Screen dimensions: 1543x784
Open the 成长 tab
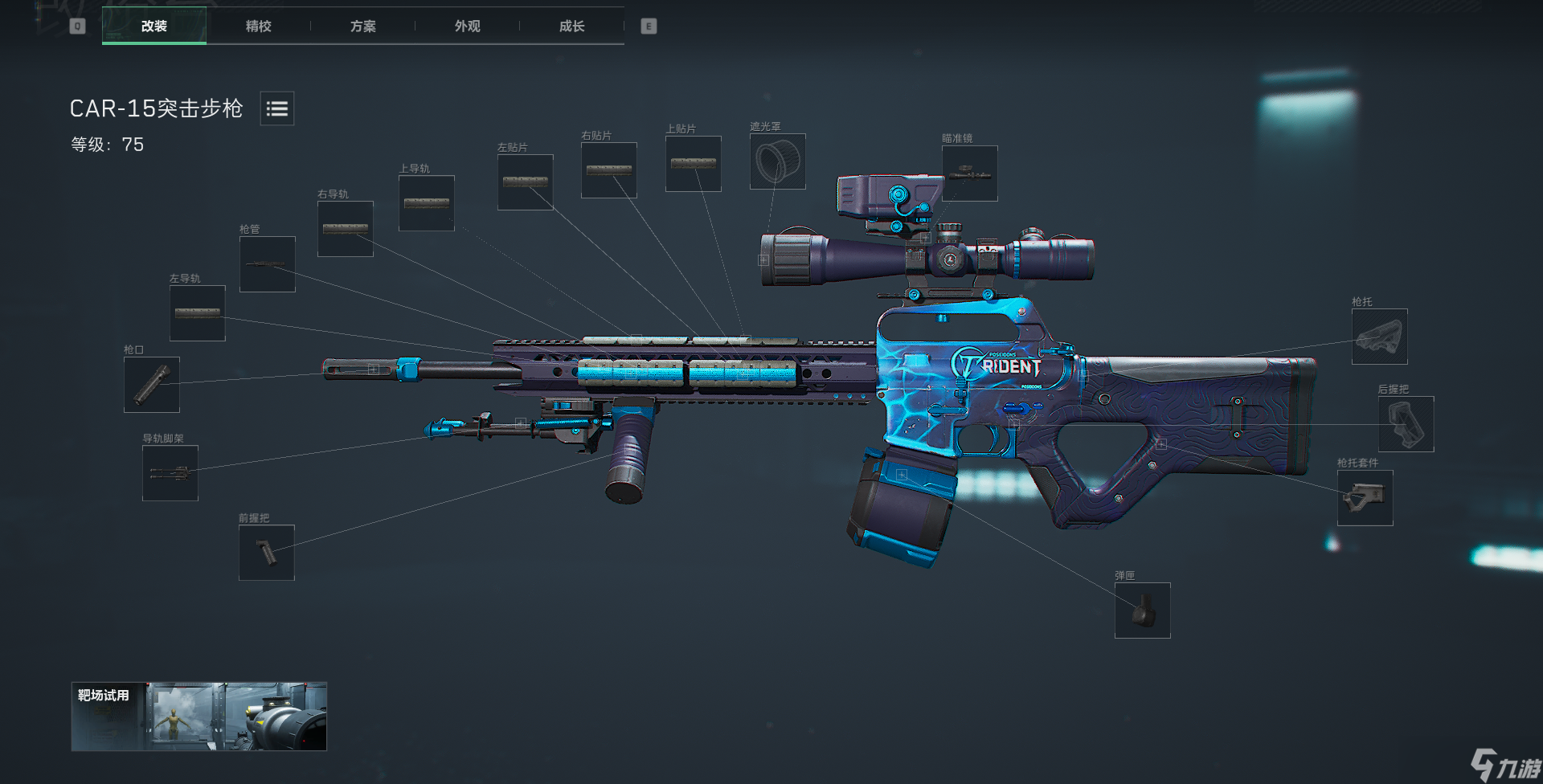[572, 26]
